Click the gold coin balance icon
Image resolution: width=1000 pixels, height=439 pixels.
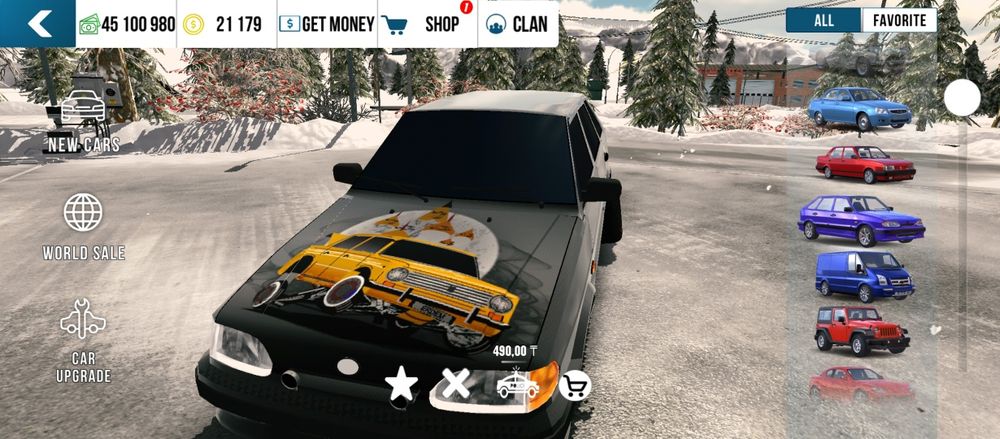193,24
